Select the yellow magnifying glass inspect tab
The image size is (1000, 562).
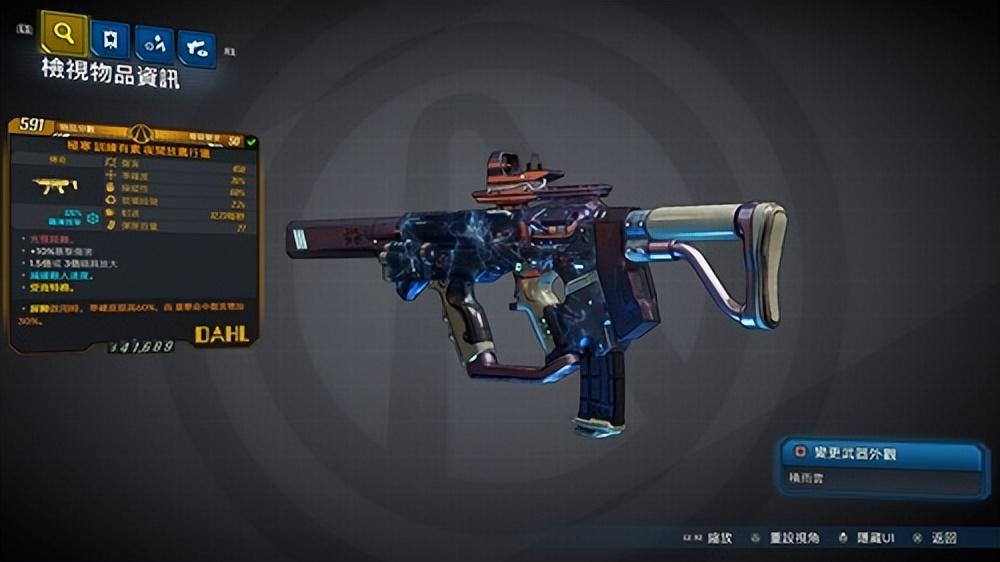(64, 35)
